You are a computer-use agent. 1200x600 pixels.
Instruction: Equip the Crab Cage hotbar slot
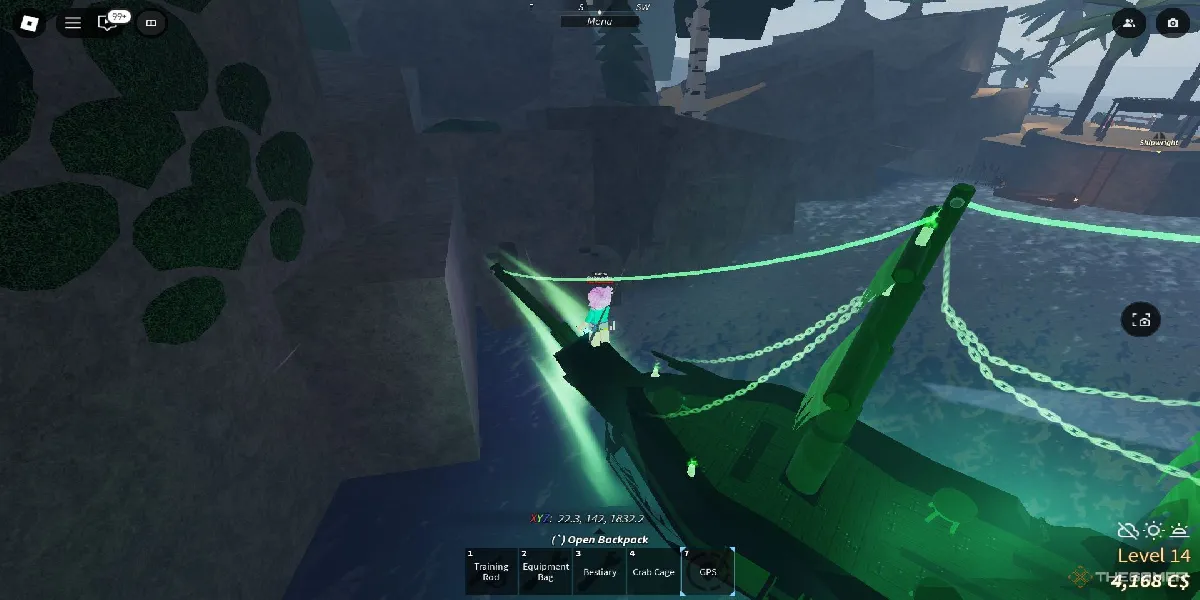(653, 571)
